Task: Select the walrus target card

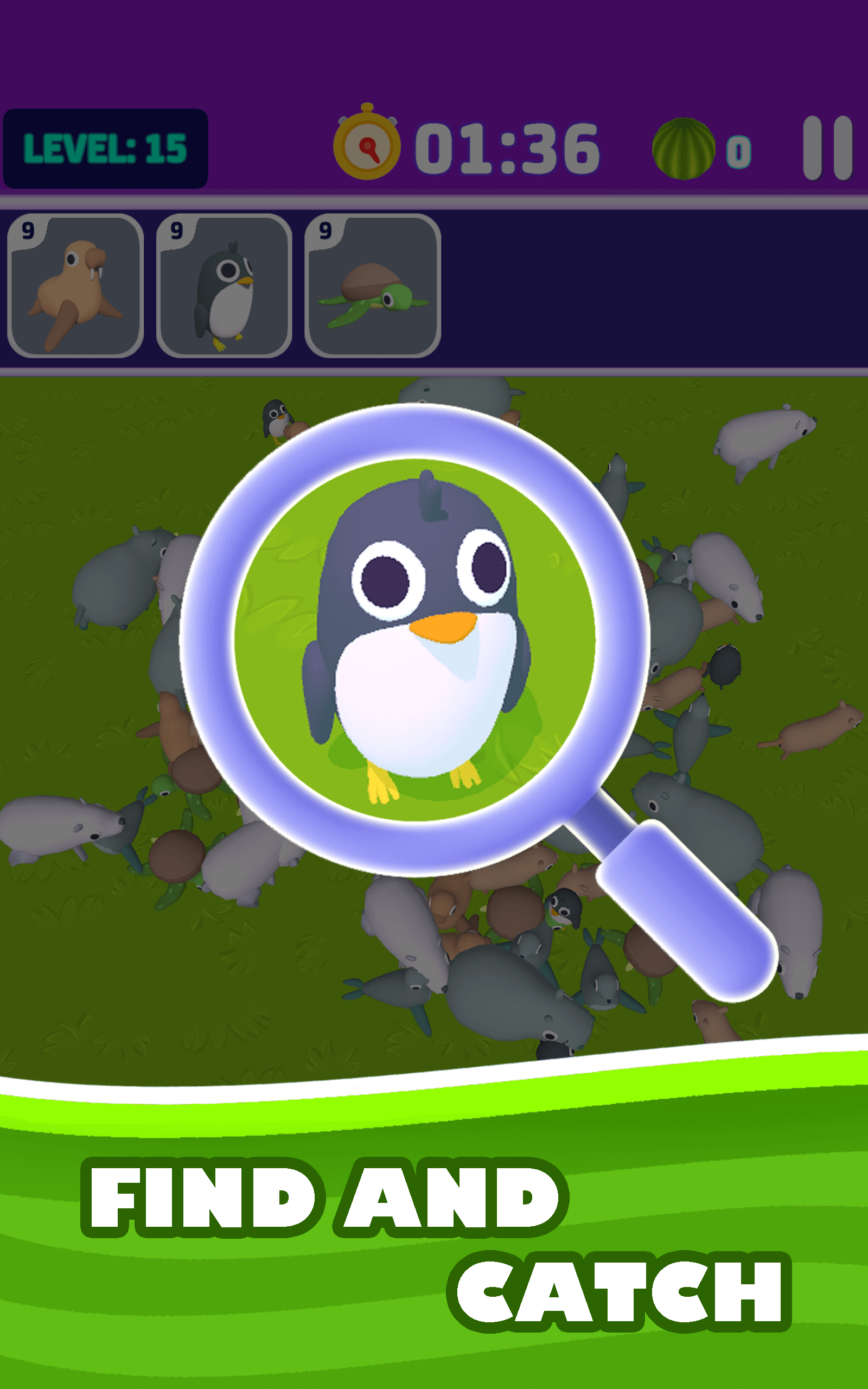Action: (x=75, y=286)
